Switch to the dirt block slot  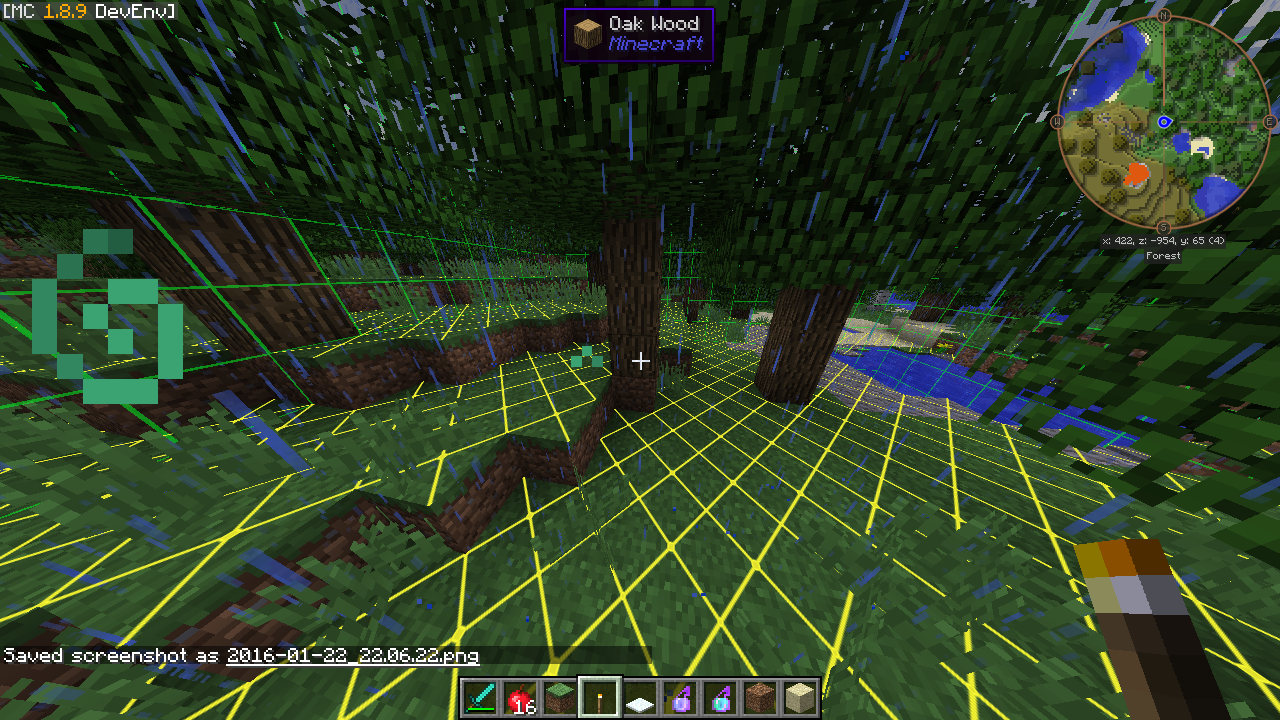pyautogui.click(x=760, y=697)
